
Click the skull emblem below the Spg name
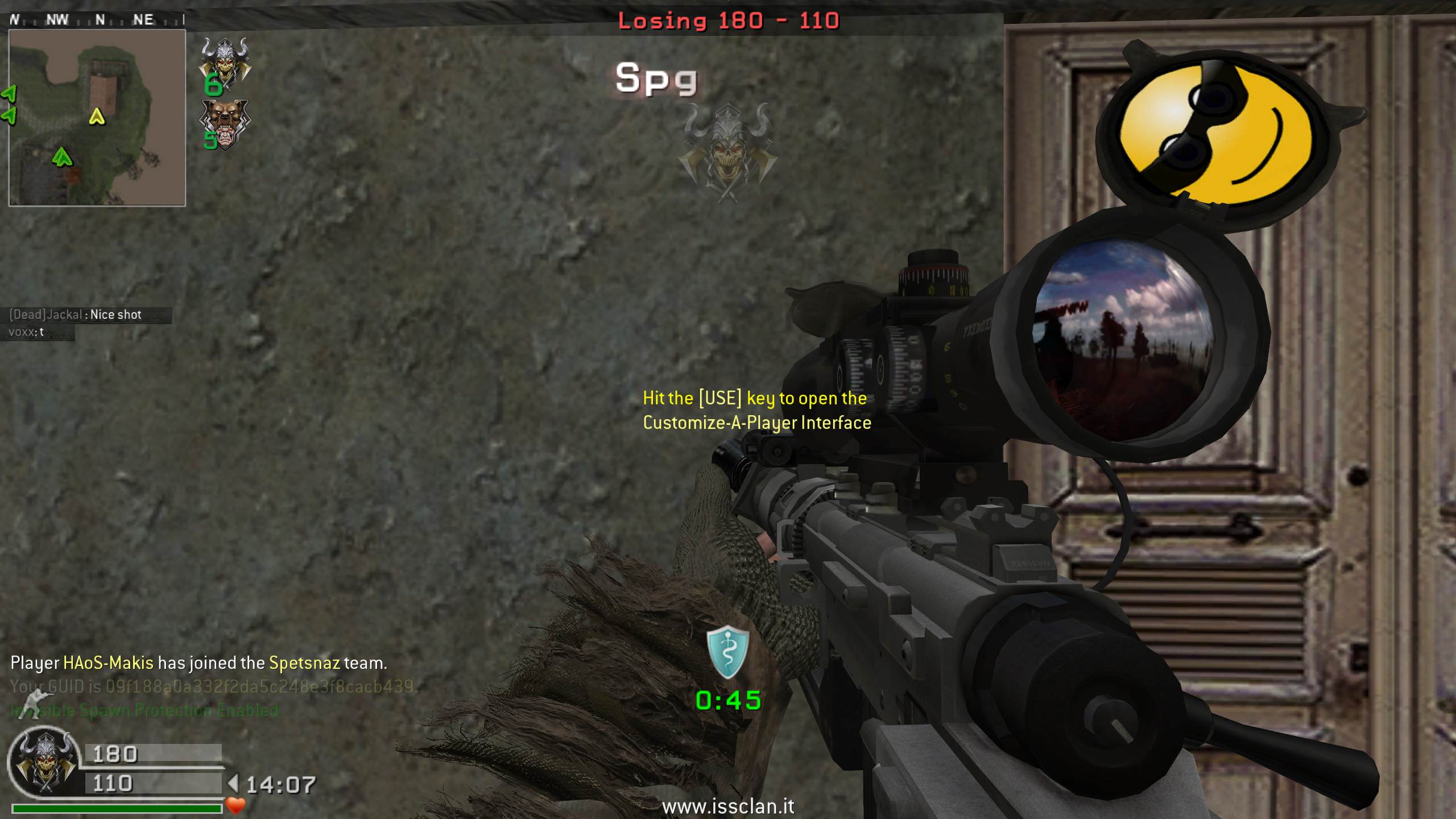729,152
